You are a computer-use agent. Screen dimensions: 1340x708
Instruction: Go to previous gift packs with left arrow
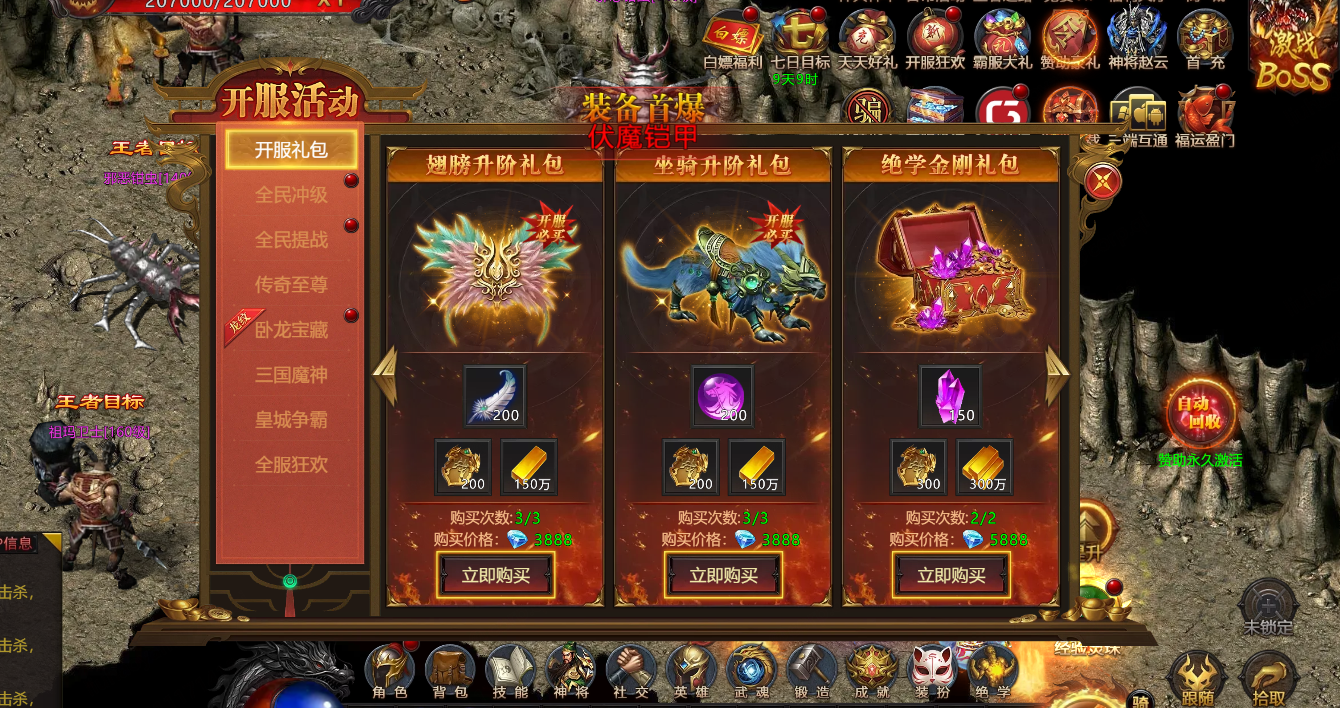pyautogui.click(x=385, y=376)
